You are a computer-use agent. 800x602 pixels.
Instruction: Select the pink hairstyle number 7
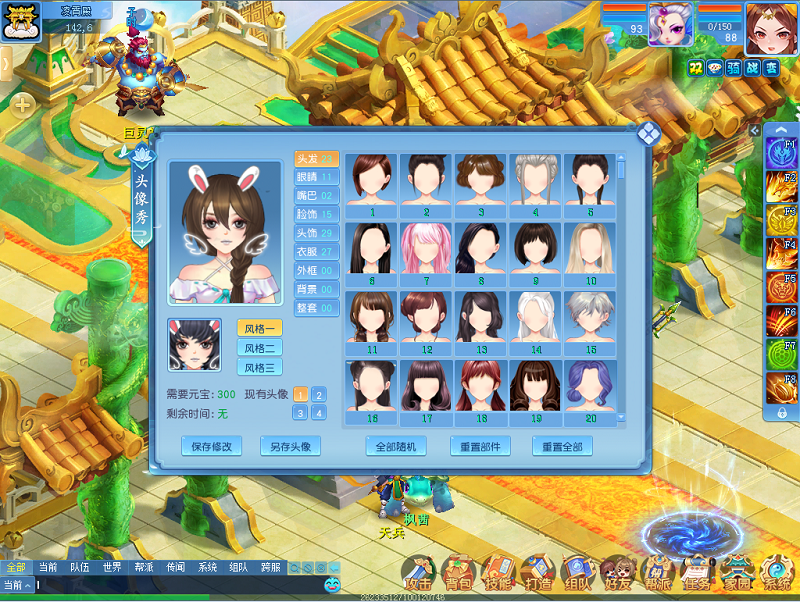click(427, 253)
